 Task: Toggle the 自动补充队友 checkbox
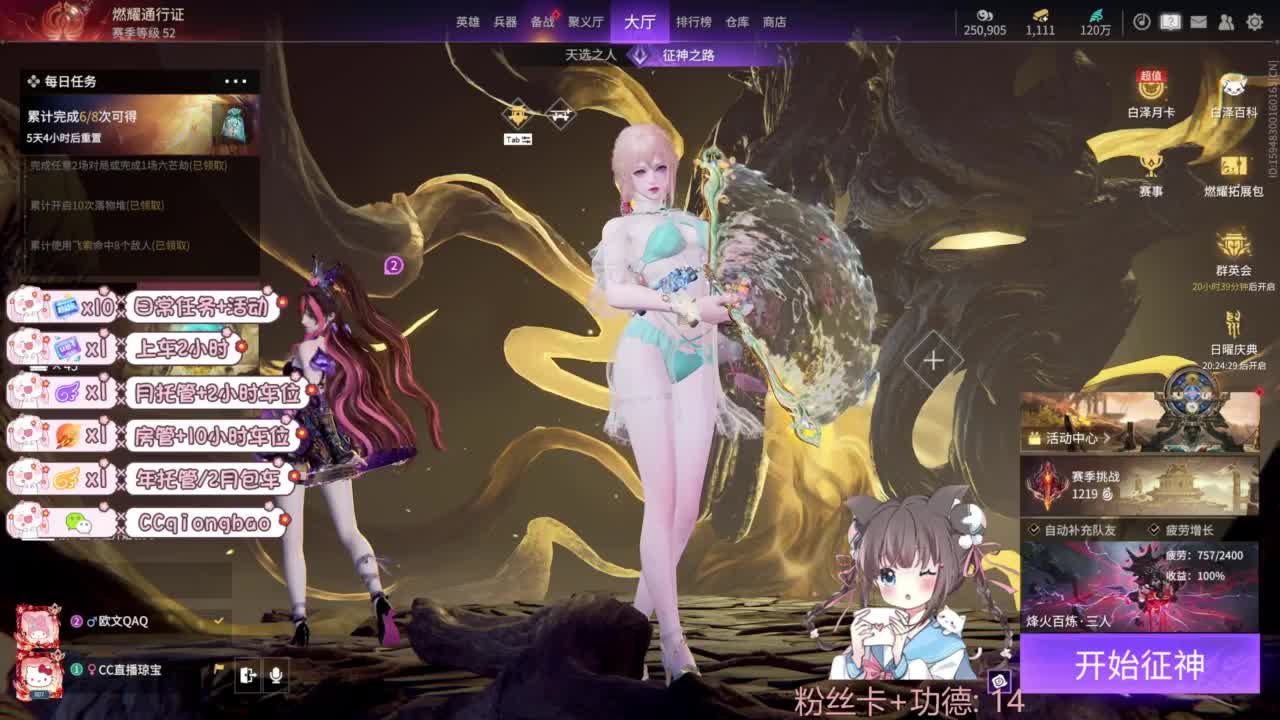point(1033,529)
